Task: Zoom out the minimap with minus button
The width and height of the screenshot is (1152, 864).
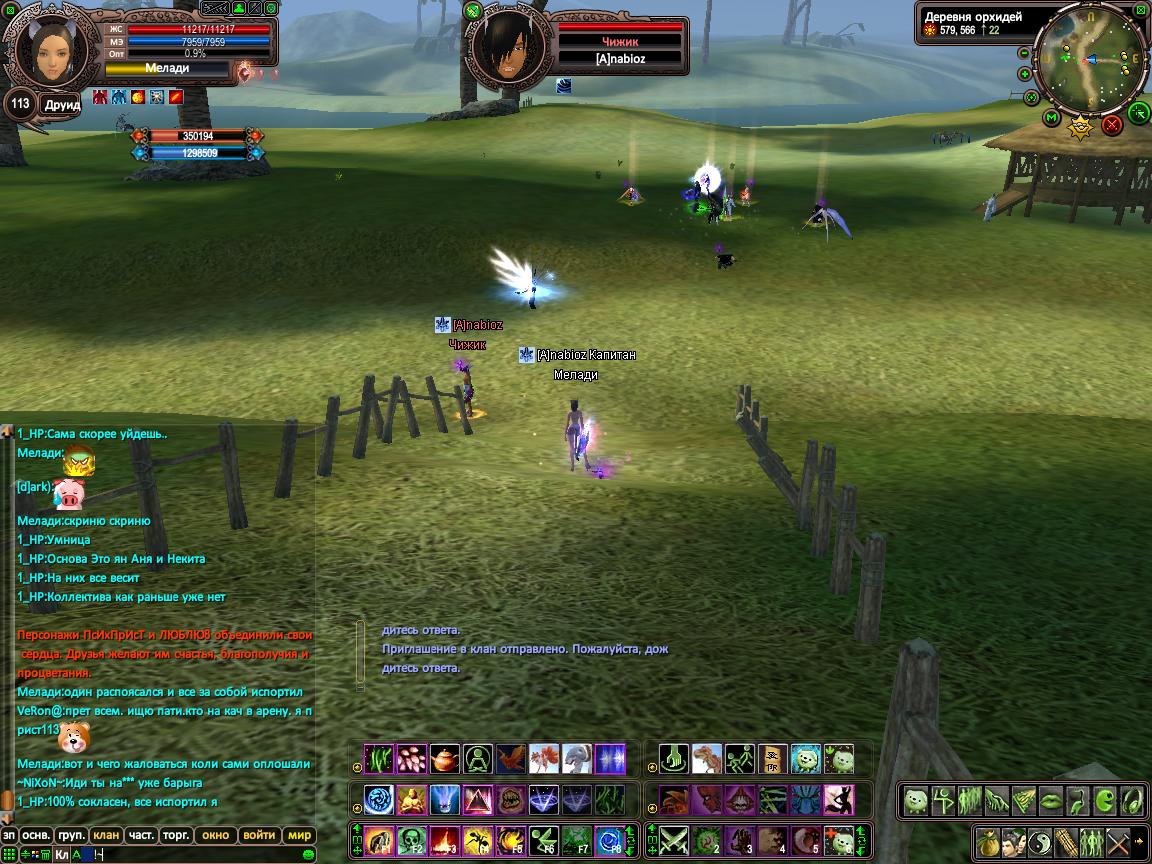Action: click(1024, 53)
